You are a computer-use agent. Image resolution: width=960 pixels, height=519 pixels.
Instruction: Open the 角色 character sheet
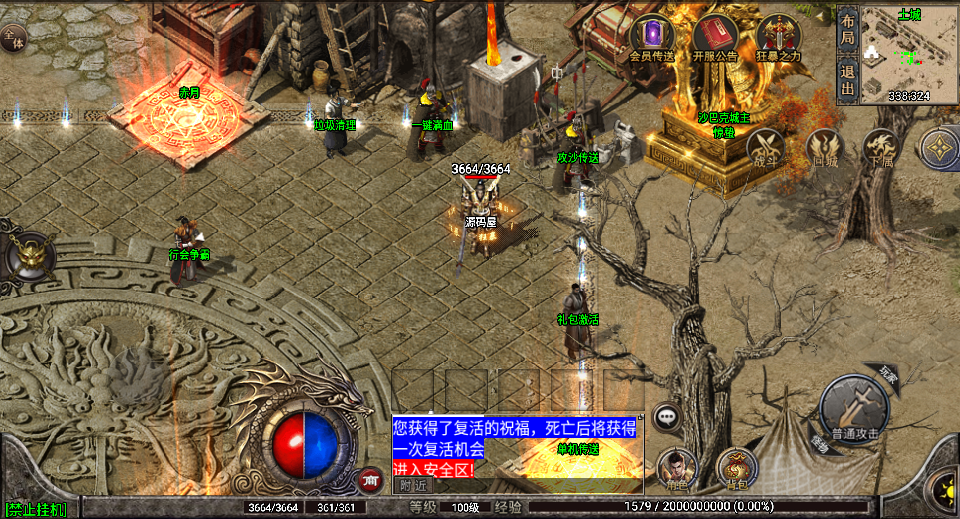(677, 467)
